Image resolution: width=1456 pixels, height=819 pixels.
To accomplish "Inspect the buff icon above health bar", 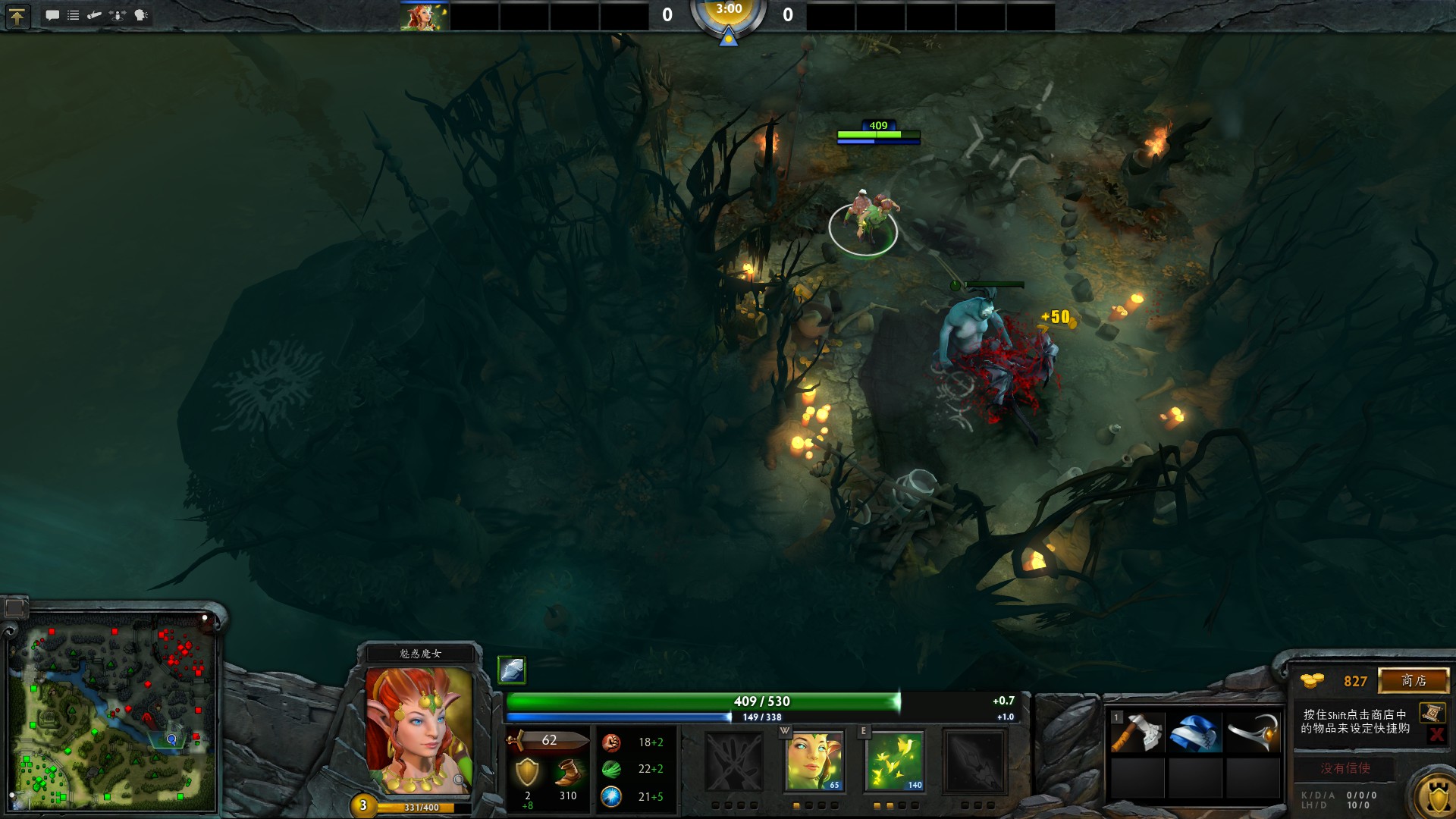I will click(512, 670).
